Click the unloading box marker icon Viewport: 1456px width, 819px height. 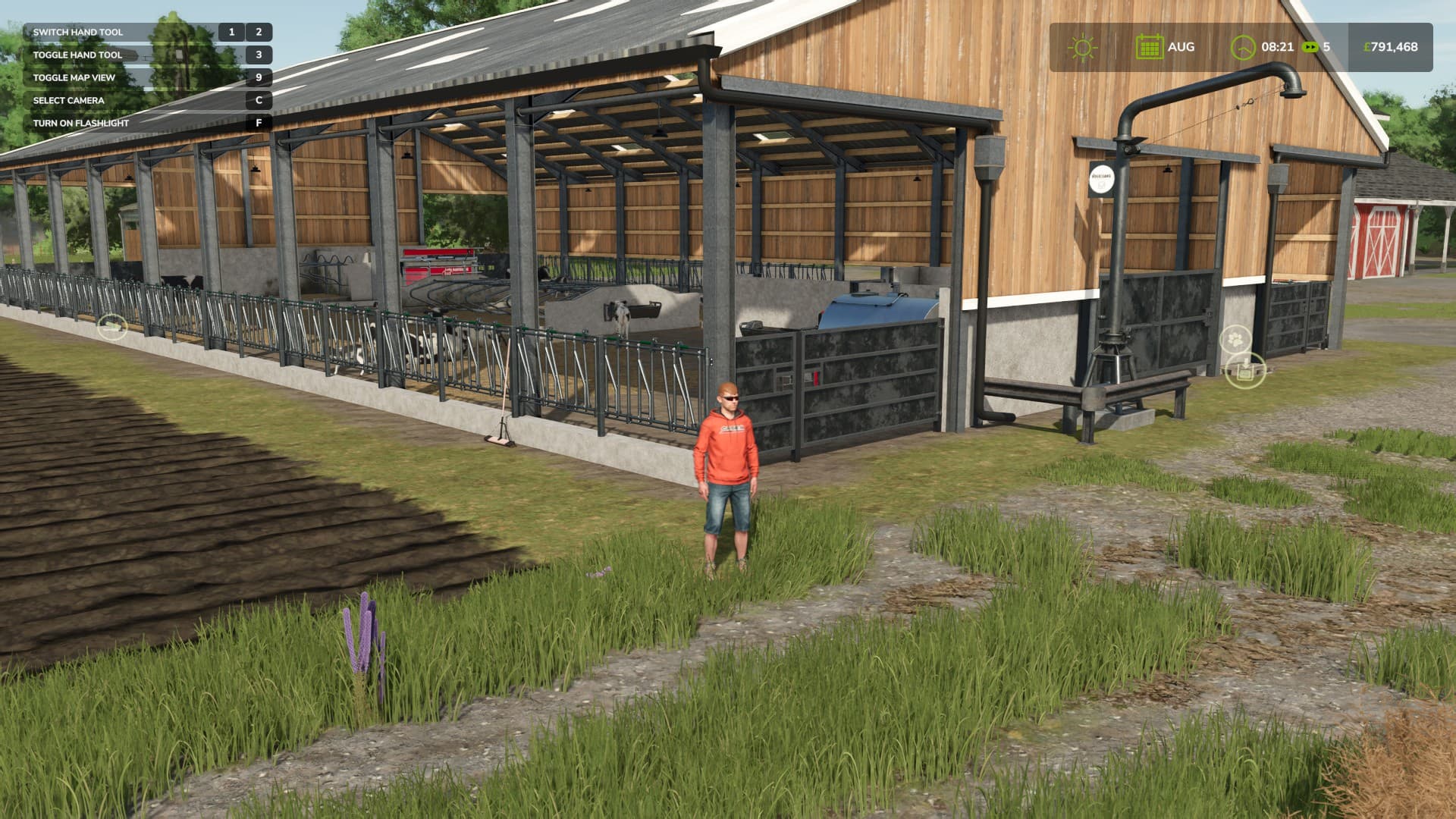pos(1245,371)
